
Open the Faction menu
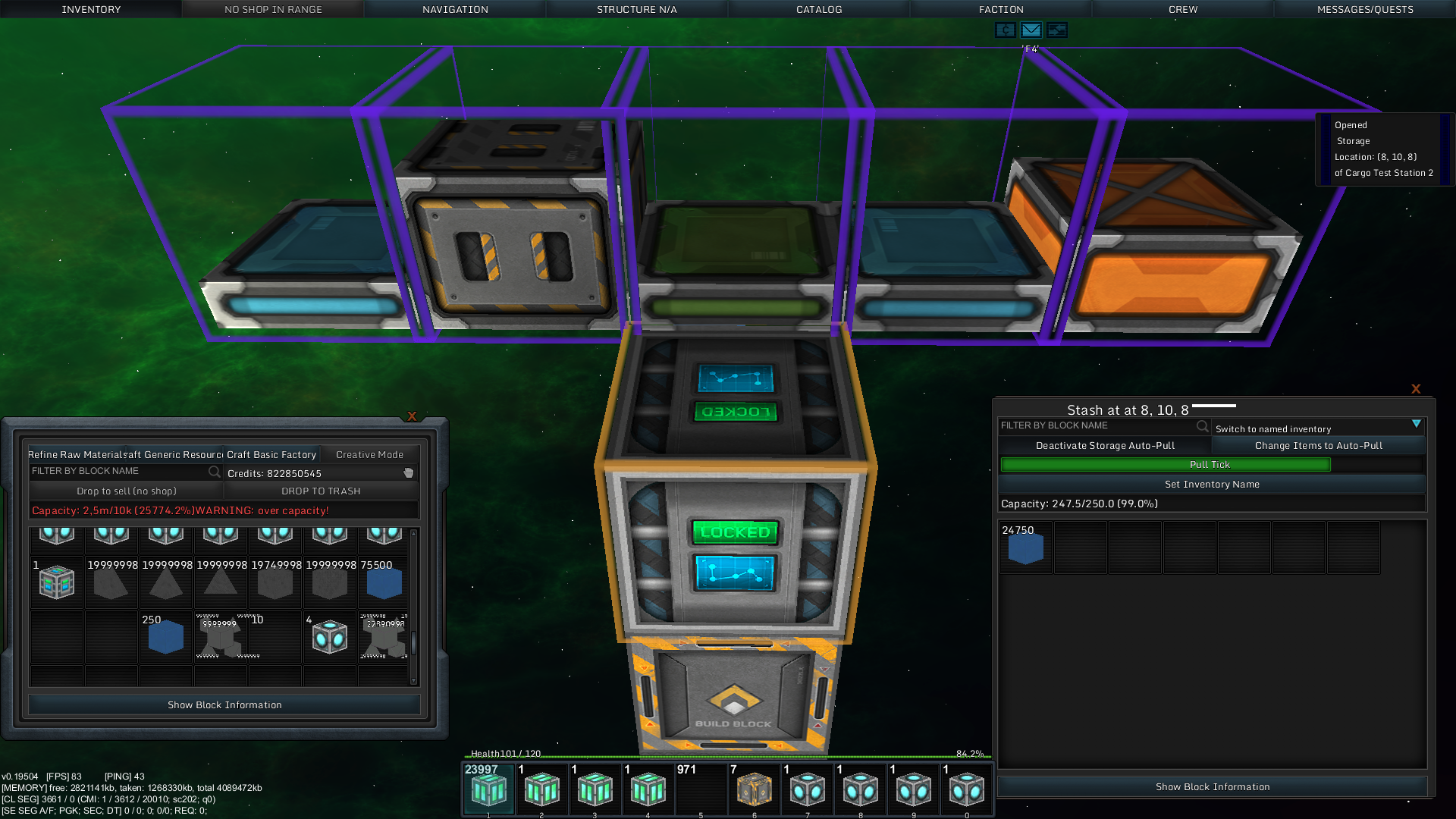tap(1001, 9)
